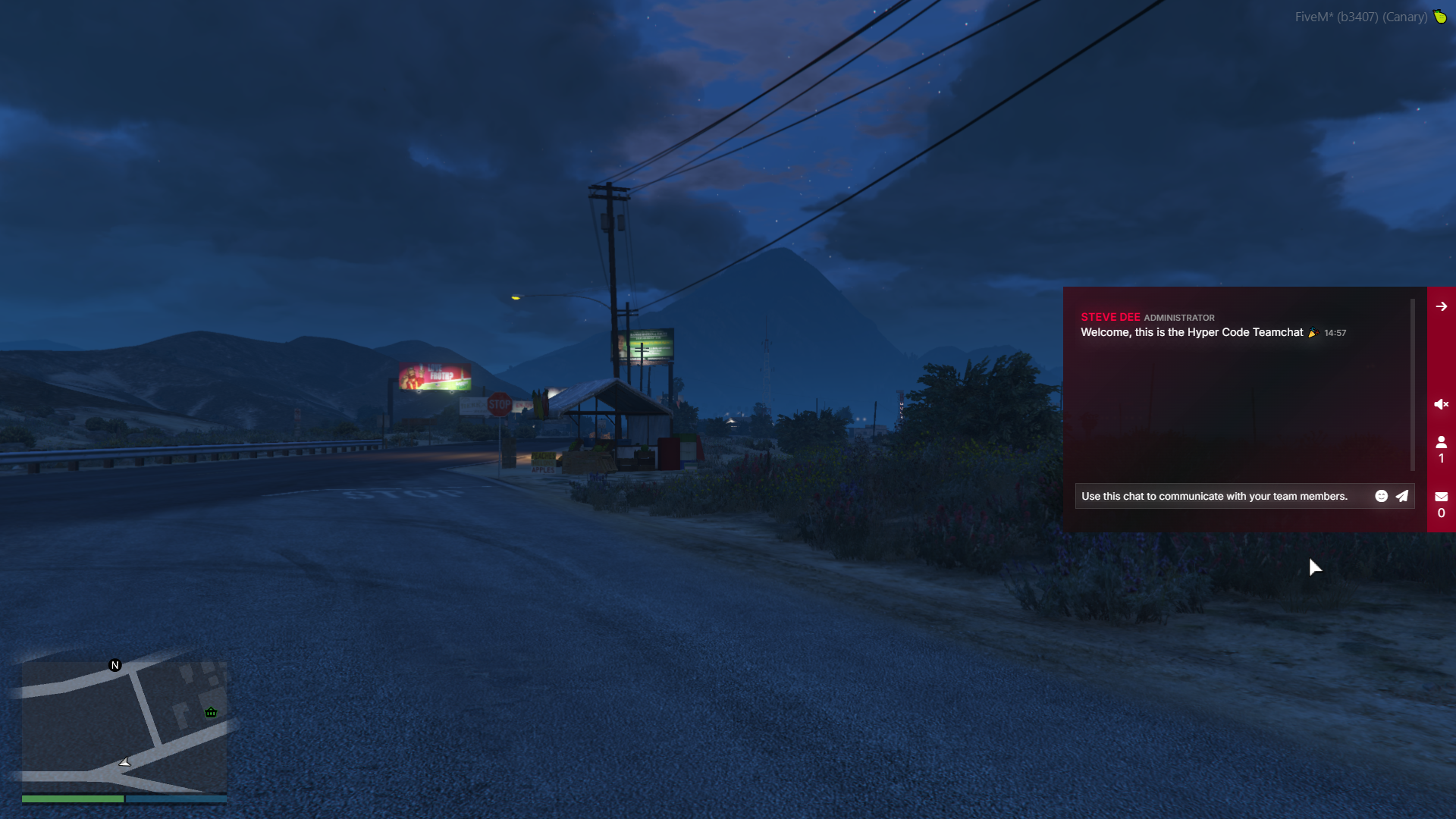The width and height of the screenshot is (1456, 819).
Task: Click the 14:57 timestamp on the message
Action: click(x=1335, y=332)
